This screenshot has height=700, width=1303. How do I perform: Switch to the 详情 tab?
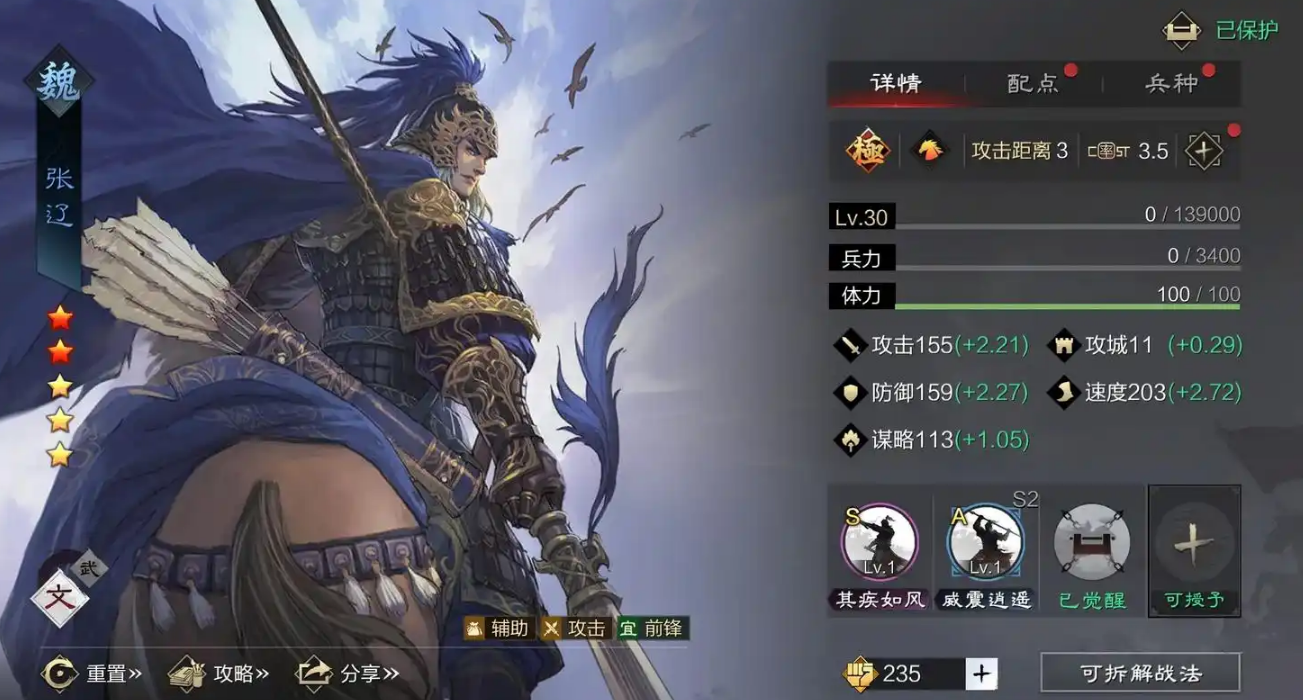(x=895, y=83)
